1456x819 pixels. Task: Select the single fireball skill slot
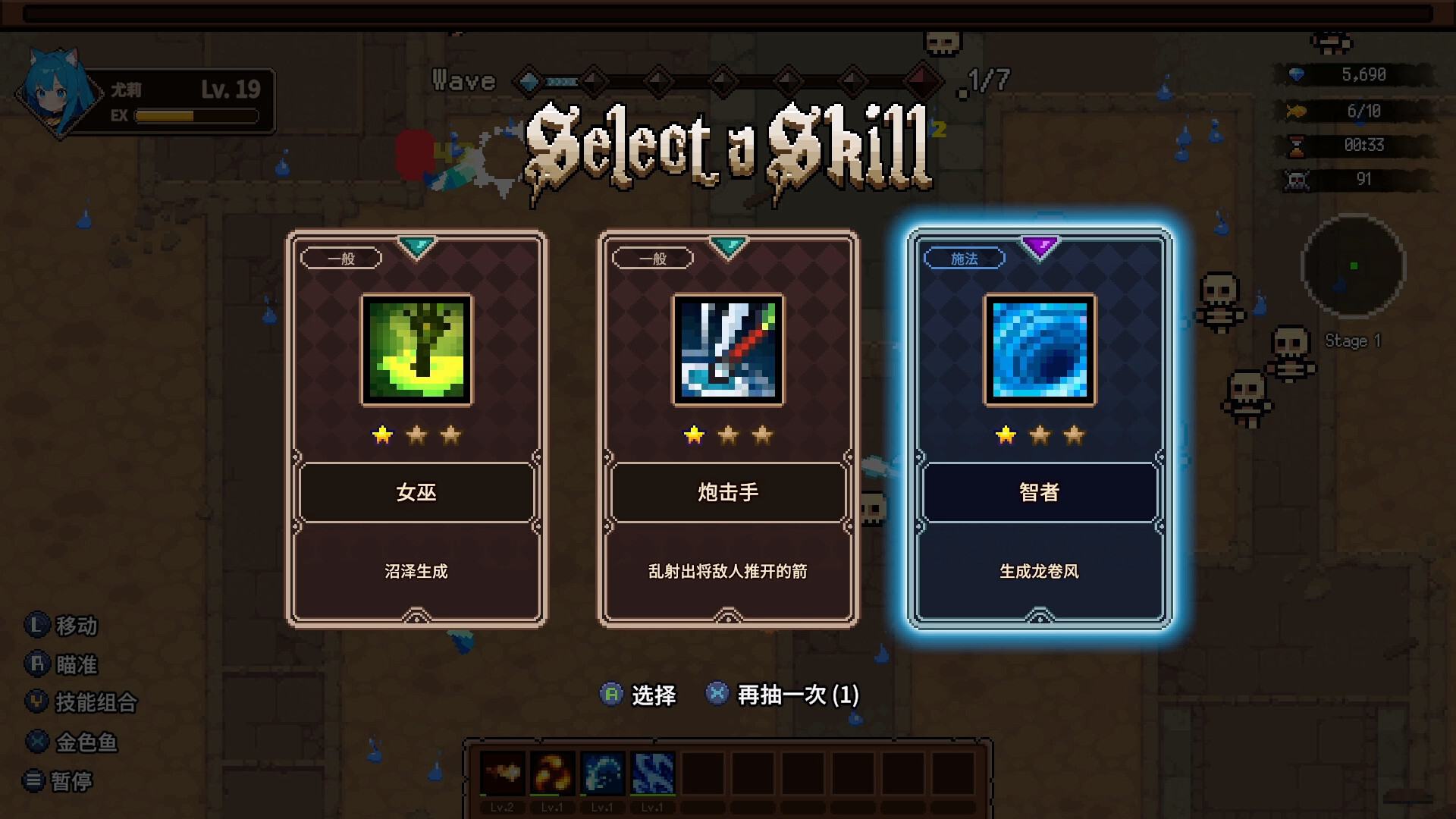pos(502,773)
